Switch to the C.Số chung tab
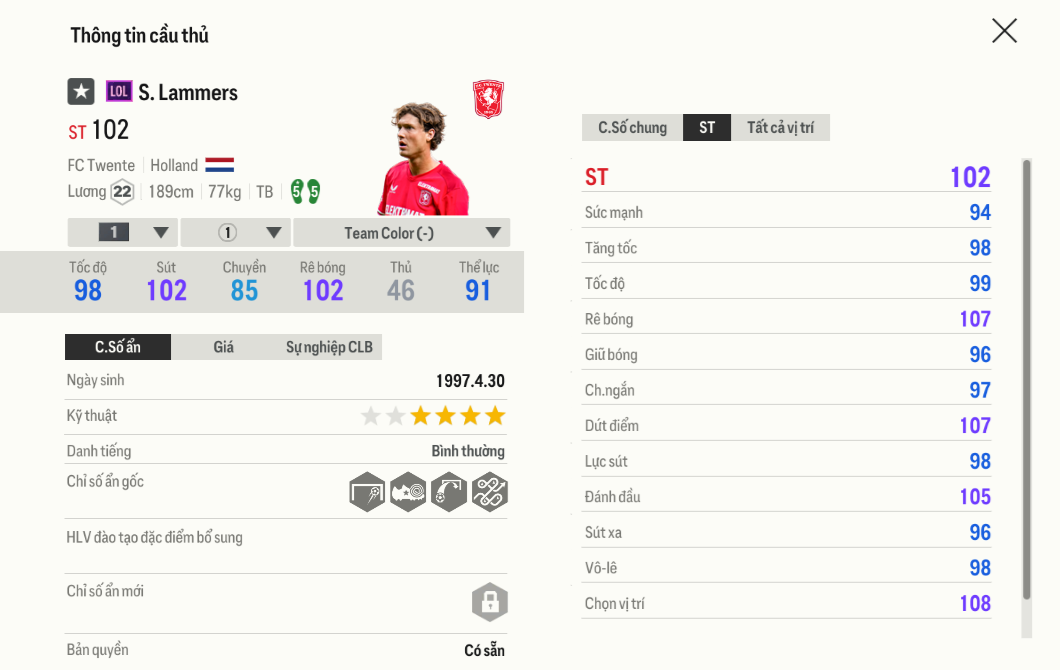 click(x=632, y=128)
